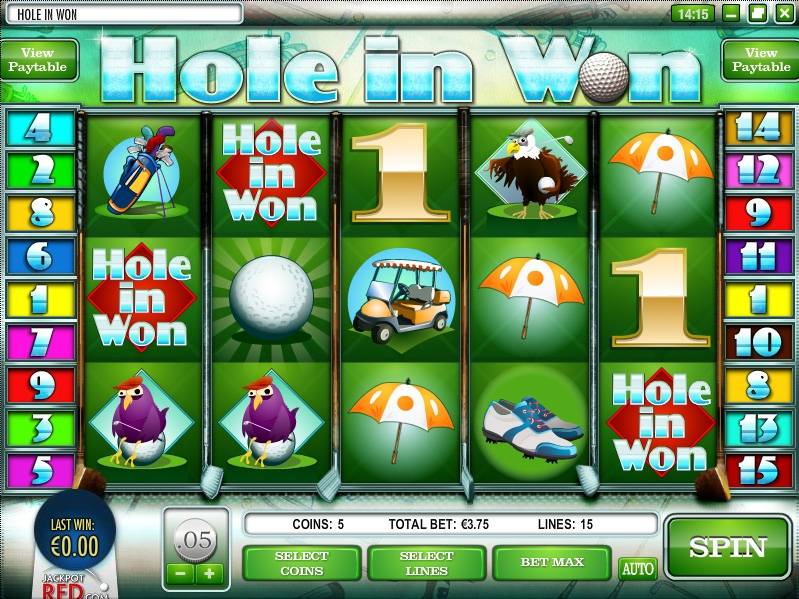Show the payline 5 marker
799x599 pixels.
(x=40, y=470)
